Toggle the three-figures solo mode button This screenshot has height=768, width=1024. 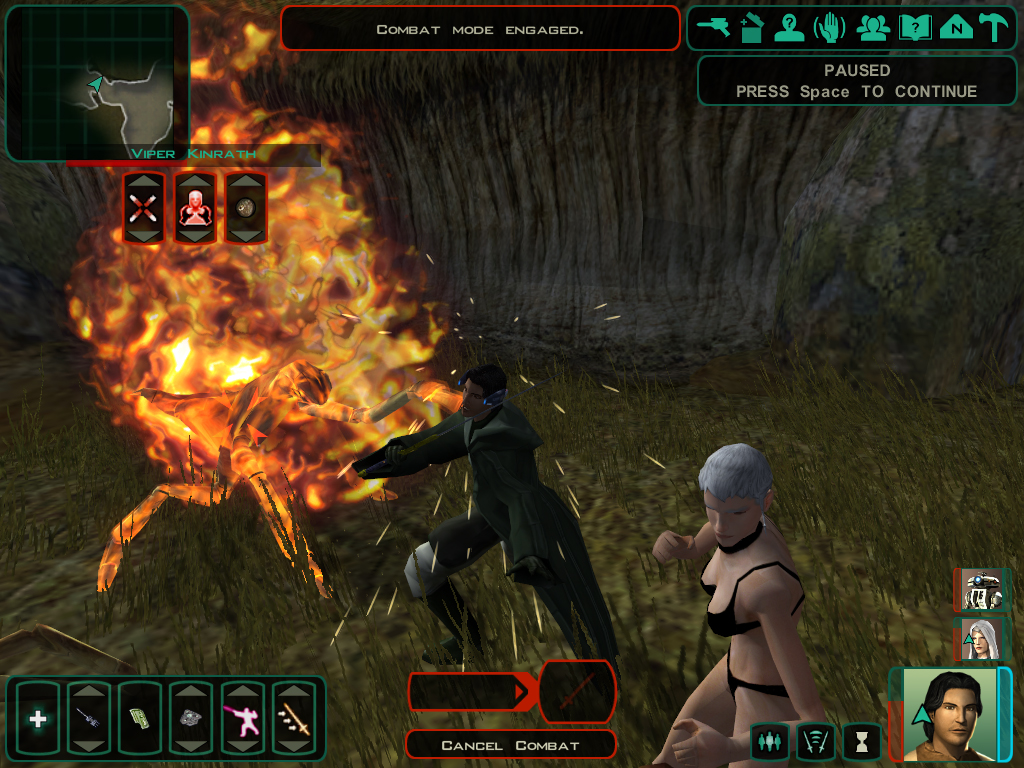(769, 742)
